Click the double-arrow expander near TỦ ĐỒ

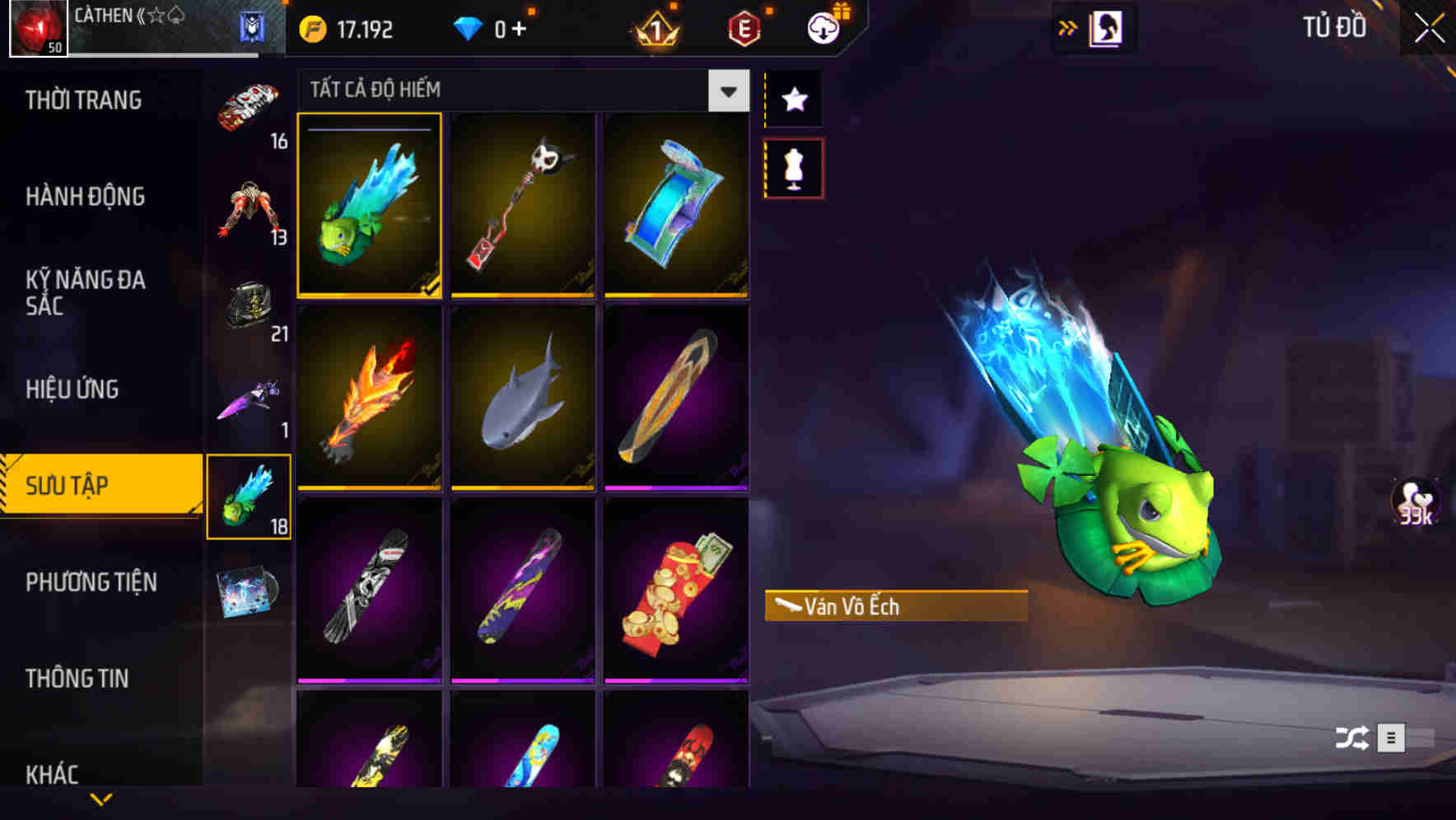point(1067,26)
